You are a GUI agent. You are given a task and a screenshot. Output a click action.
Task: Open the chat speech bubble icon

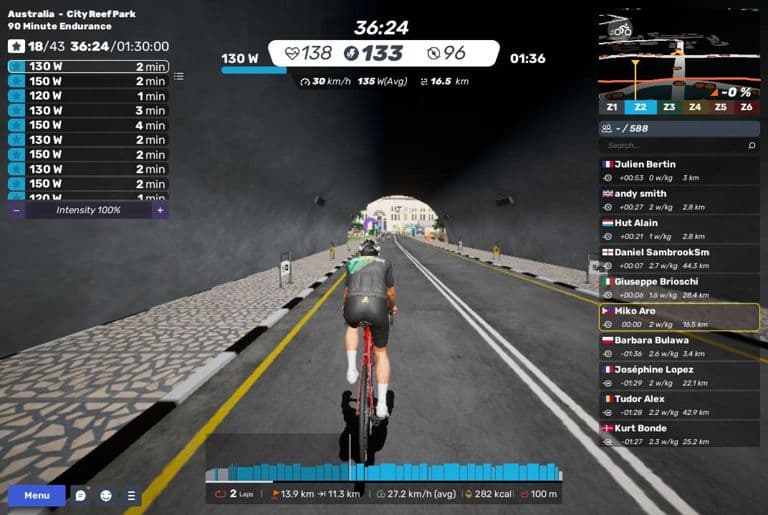point(81,495)
